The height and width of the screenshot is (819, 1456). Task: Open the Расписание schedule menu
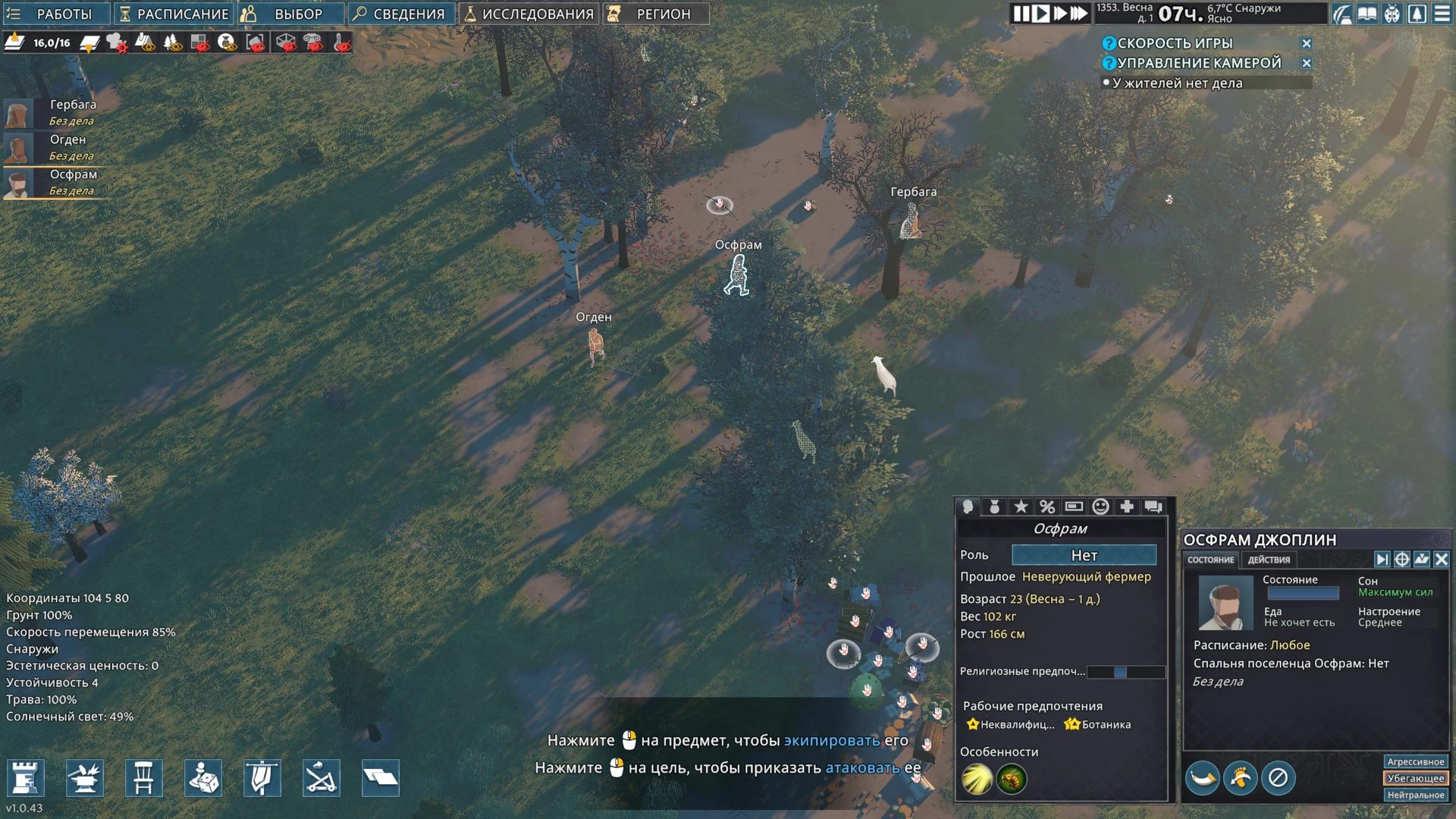pos(174,14)
